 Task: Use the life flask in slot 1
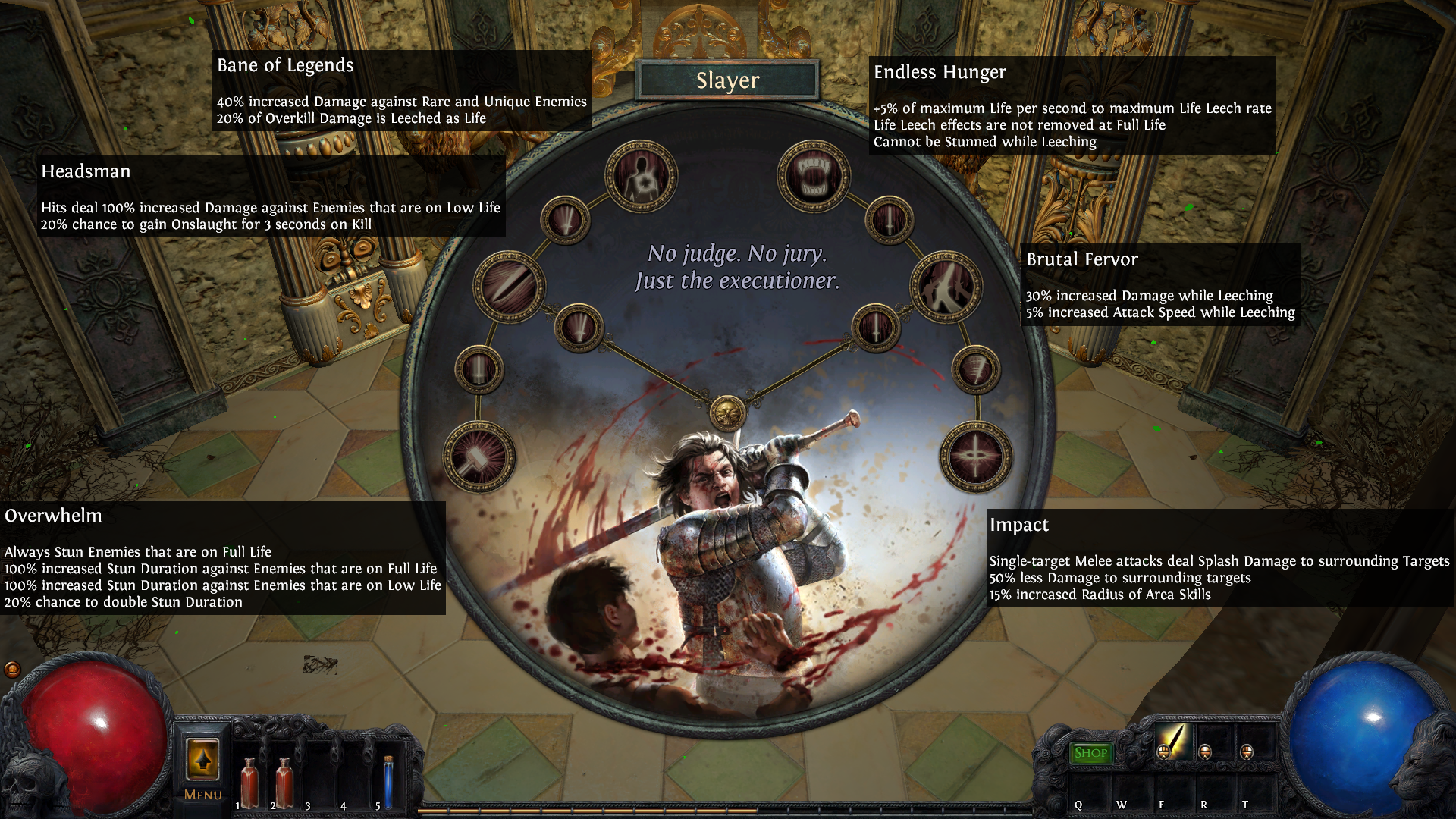coord(249,783)
